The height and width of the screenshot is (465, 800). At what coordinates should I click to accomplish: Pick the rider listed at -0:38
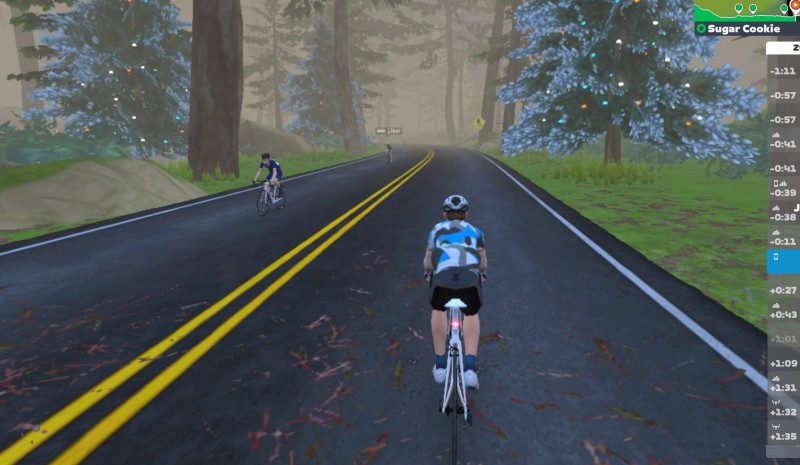(x=783, y=216)
